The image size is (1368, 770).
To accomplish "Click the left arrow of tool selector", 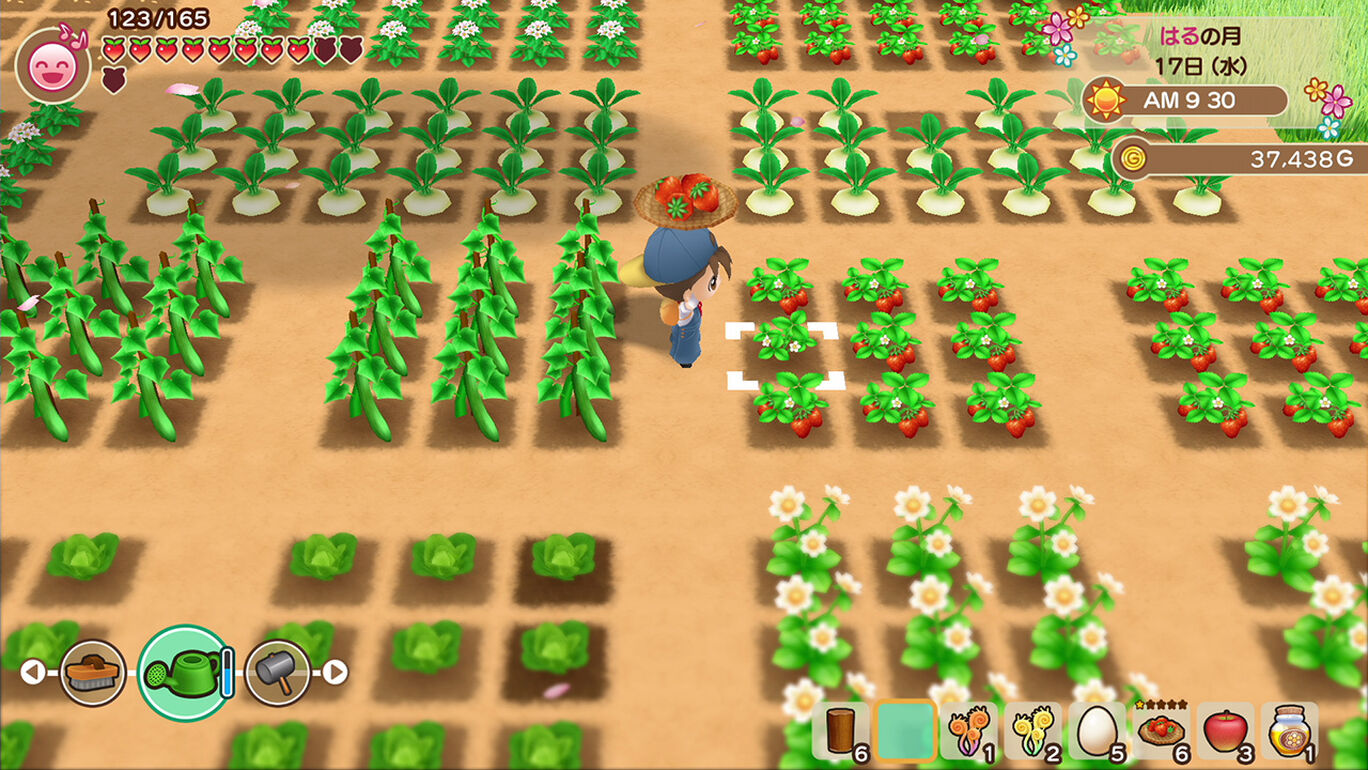I will 32,672.
